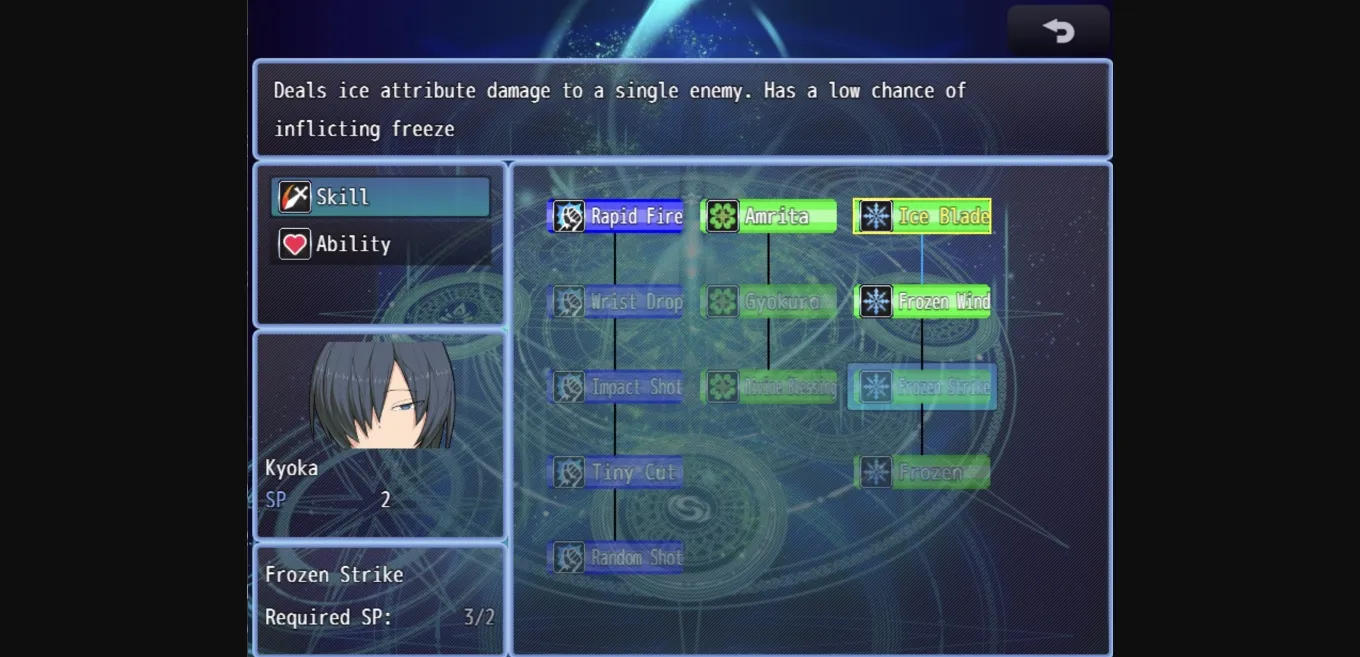This screenshot has height=657, width=1360.
Task: Click Kyoka's character portrait
Action: click(382, 395)
